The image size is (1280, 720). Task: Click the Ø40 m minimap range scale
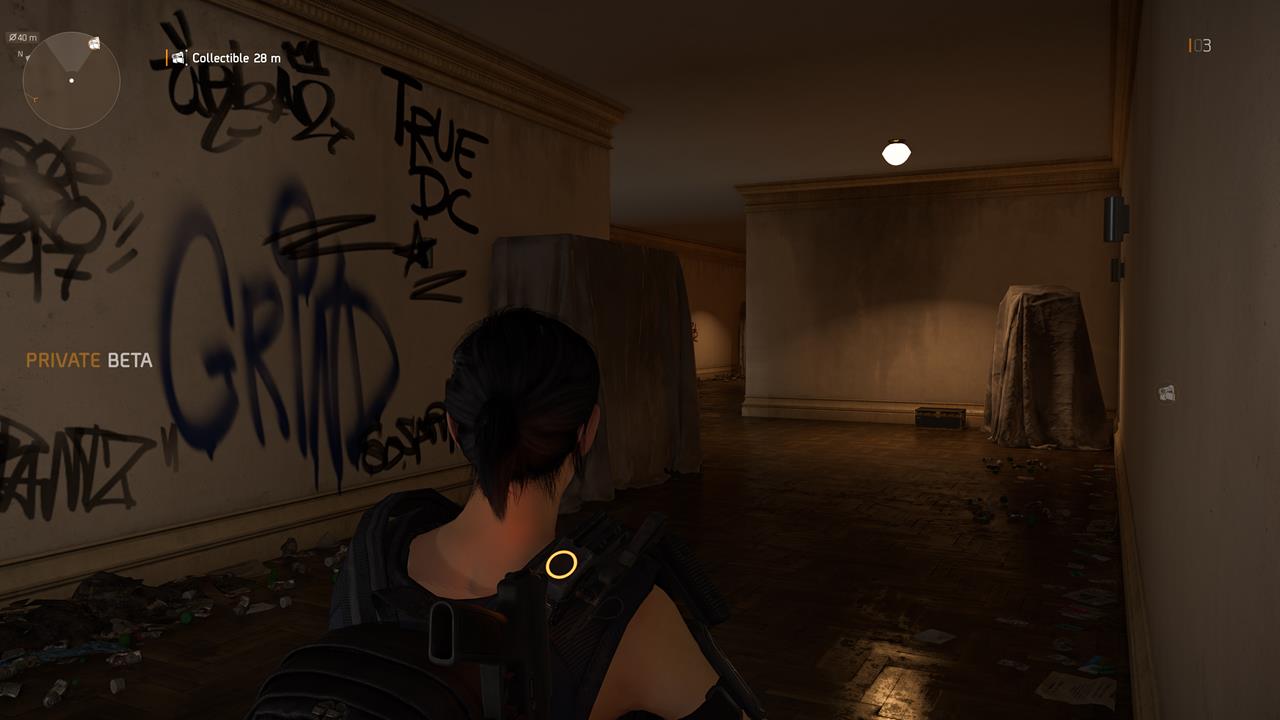21,37
